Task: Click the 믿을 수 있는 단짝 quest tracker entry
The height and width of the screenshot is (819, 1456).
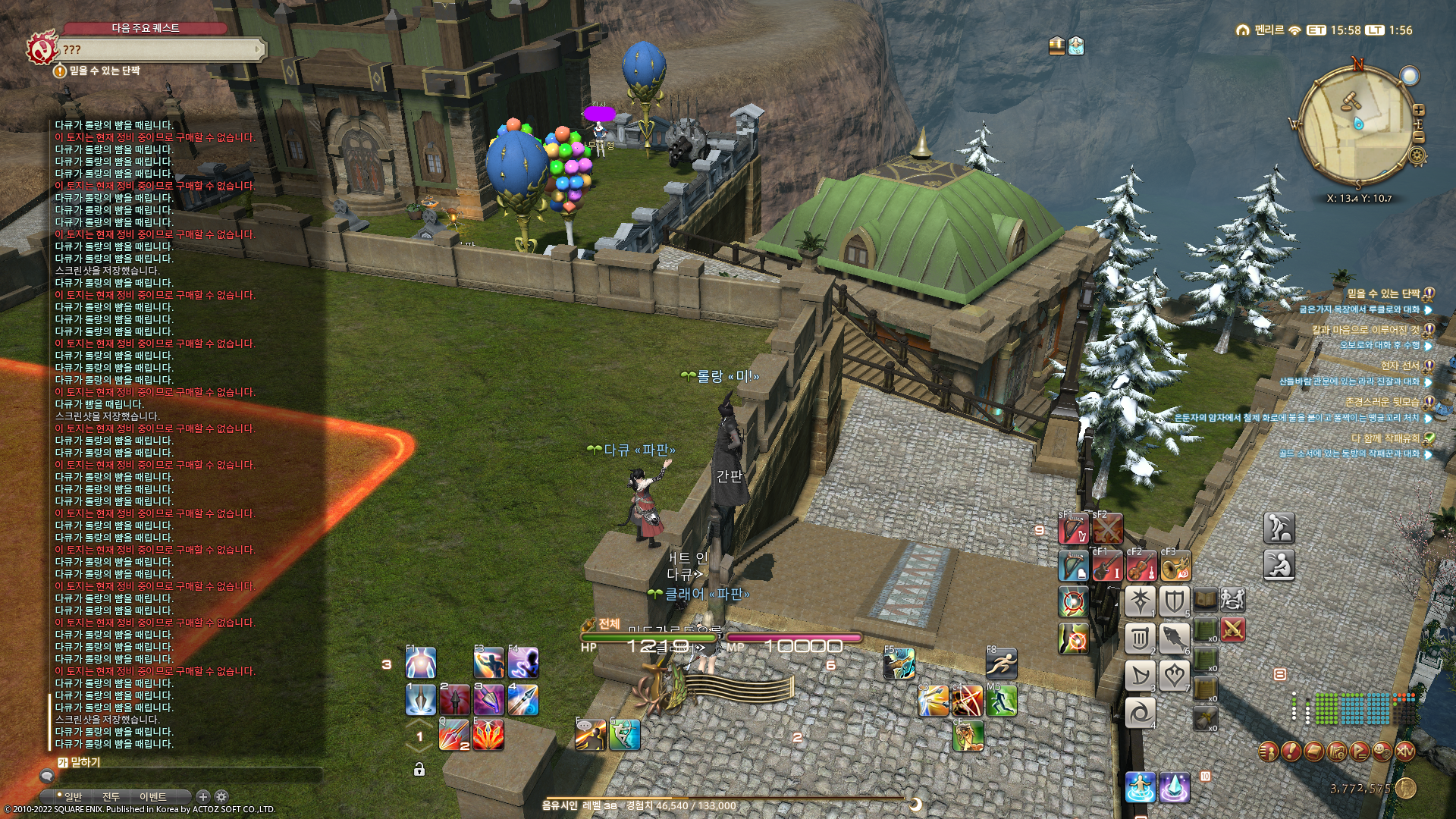Action: (x=1382, y=293)
